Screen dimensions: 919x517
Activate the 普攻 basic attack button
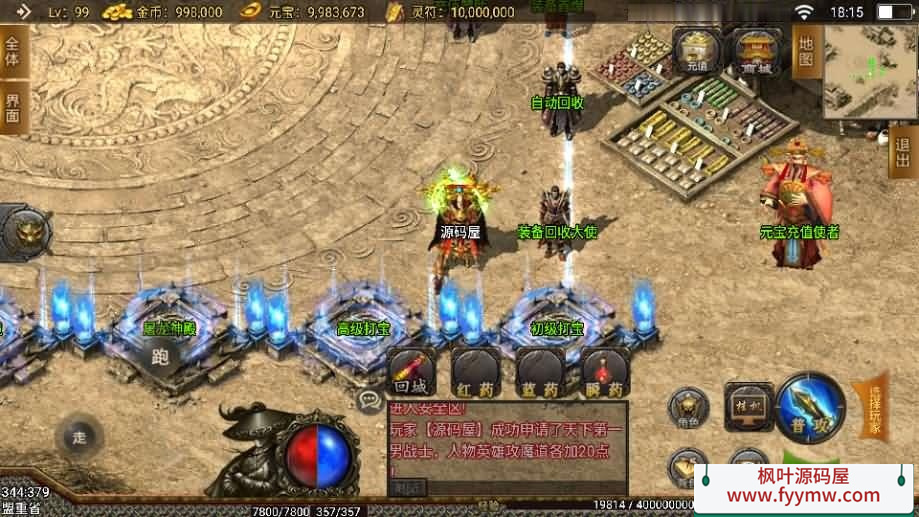click(810, 406)
